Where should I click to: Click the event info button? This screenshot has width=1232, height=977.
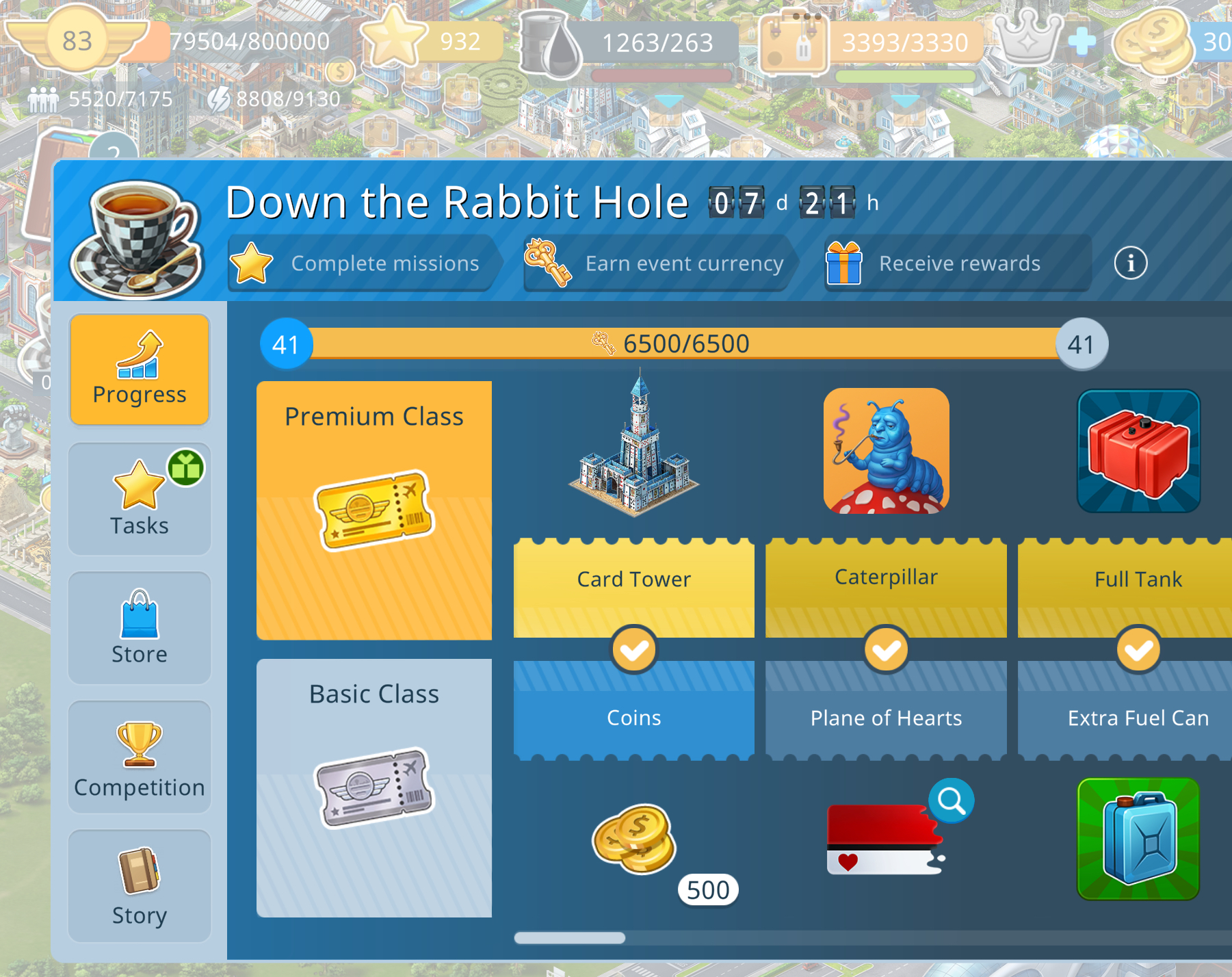(1130, 263)
